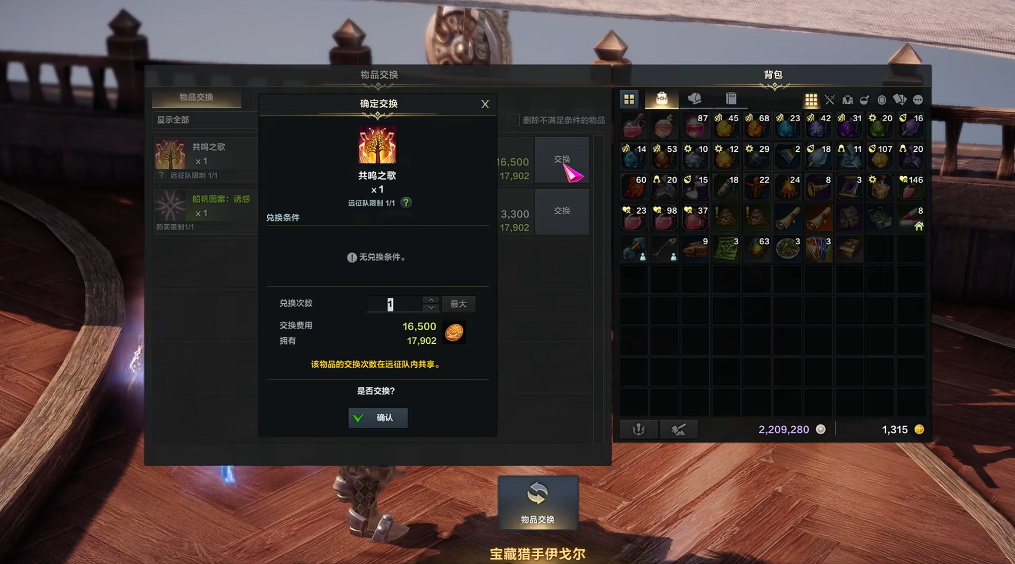Screen dimensions: 1015x564
Task: Click 交换 button for the 3,300 item
Action: coord(561,212)
